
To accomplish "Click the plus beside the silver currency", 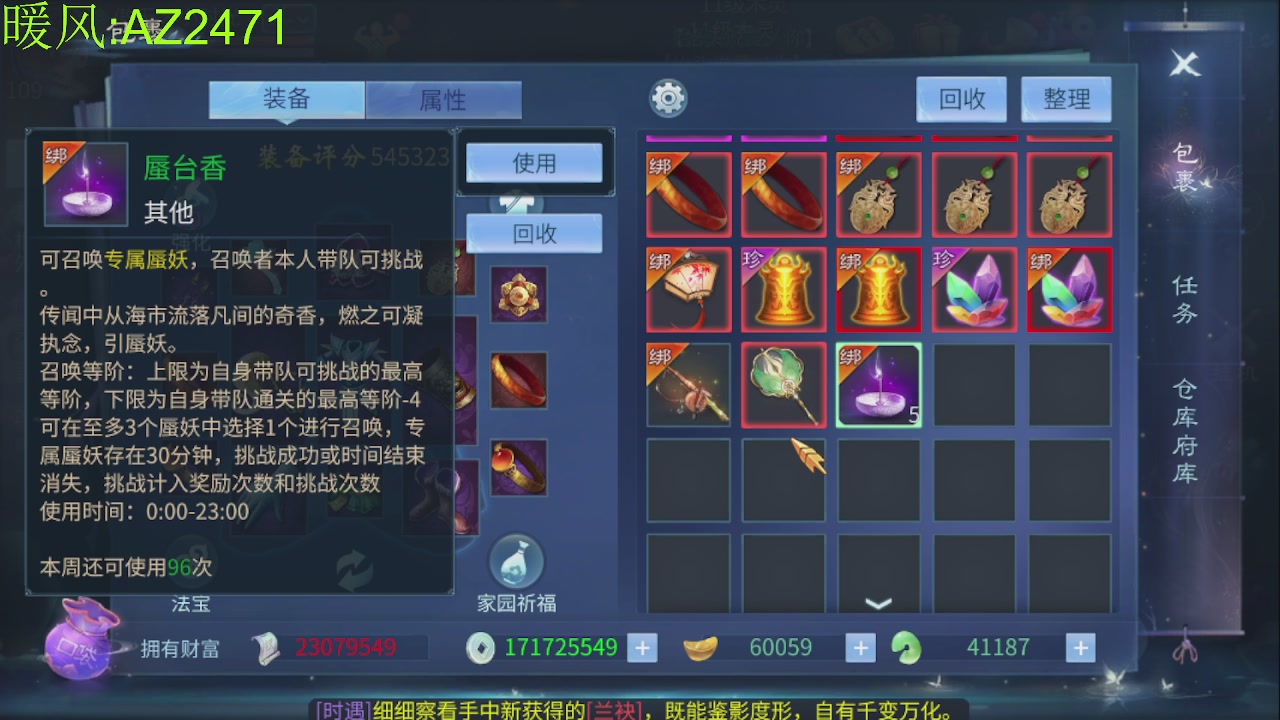I will (x=640, y=647).
